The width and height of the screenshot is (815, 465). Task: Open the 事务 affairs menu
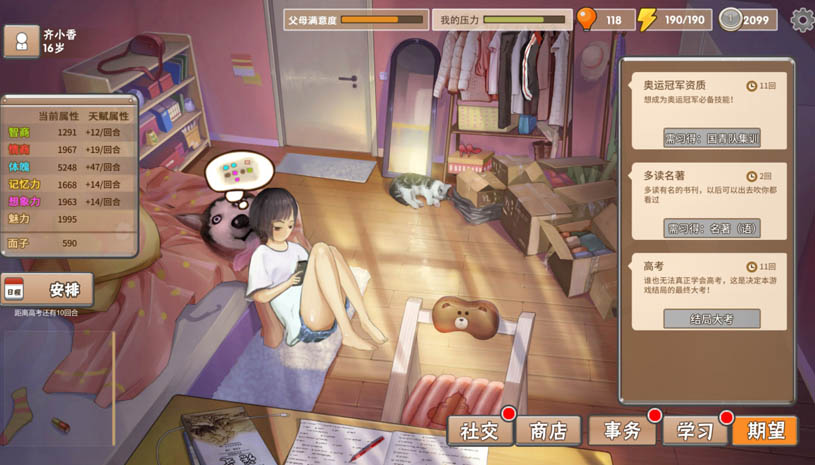[x=622, y=431]
